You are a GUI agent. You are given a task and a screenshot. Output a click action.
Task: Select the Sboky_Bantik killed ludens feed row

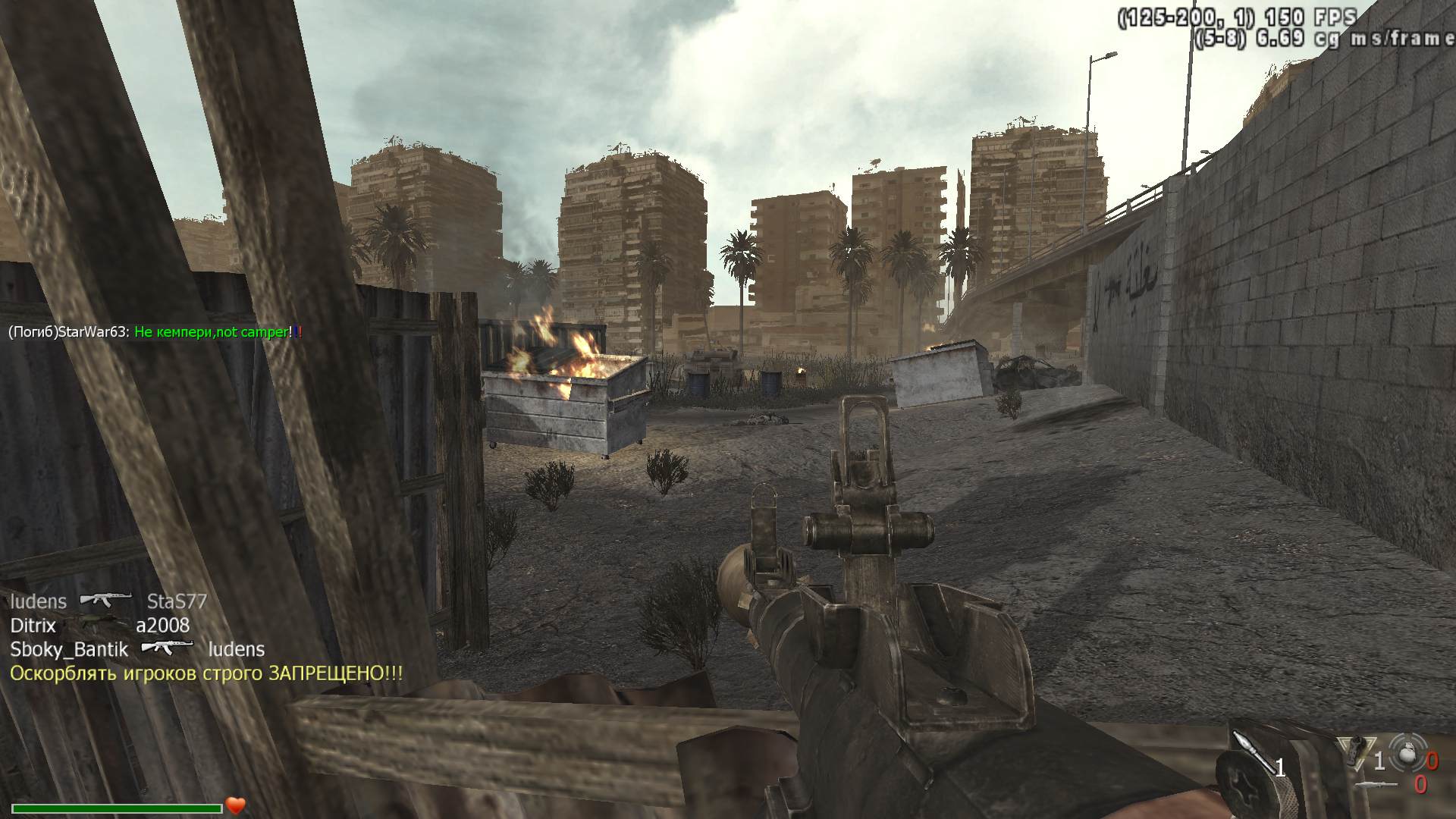coord(136,649)
